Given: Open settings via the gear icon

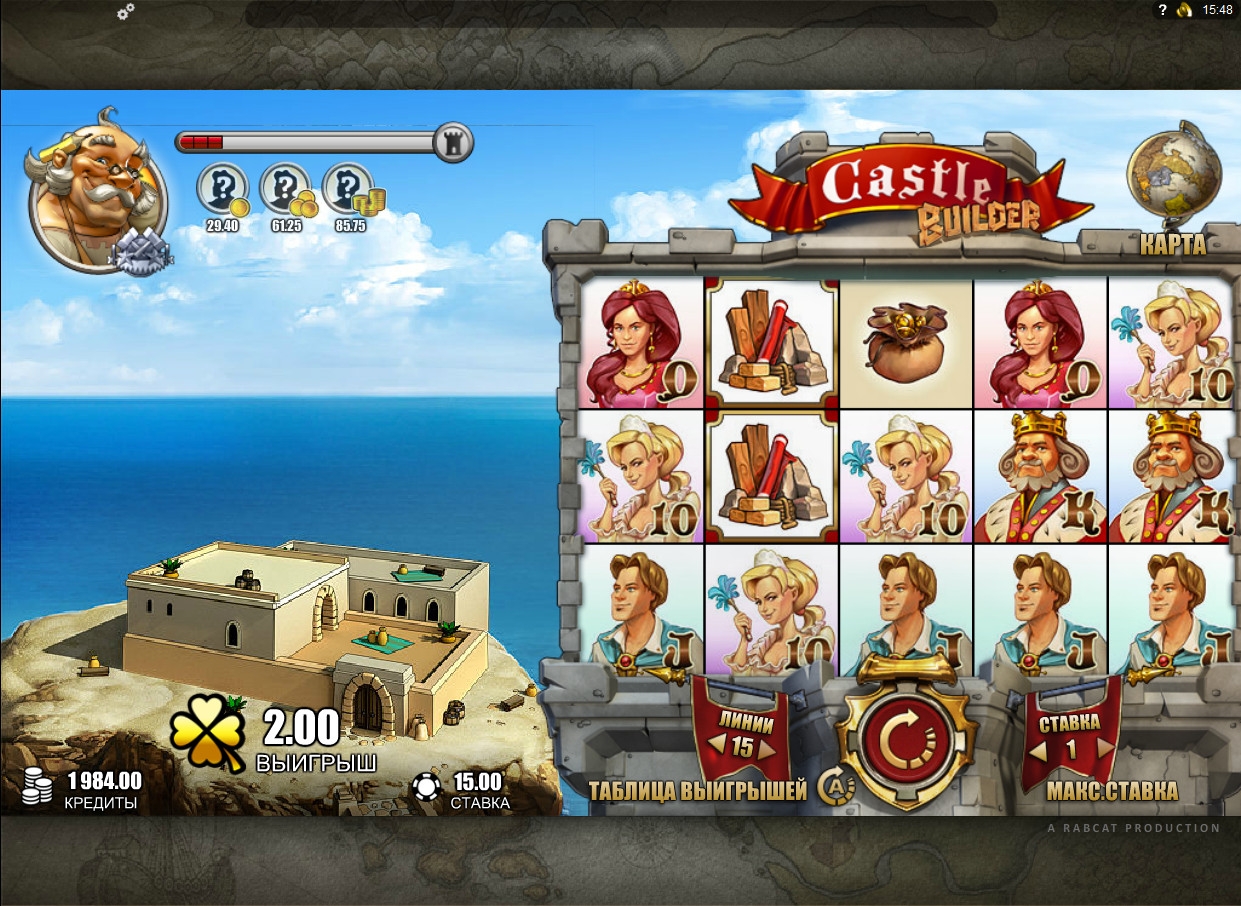Looking at the screenshot, I should [x=126, y=12].
